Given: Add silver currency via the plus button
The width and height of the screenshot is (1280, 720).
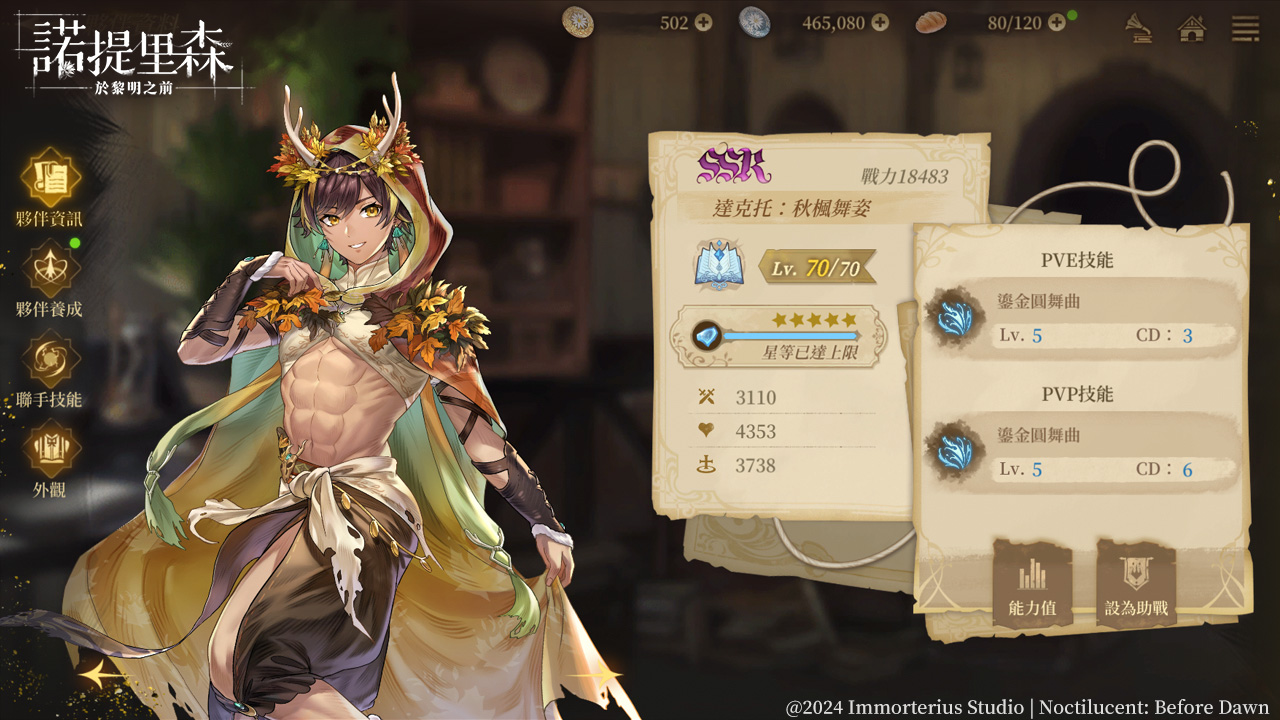Looking at the screenshot, I should [880, 22].
